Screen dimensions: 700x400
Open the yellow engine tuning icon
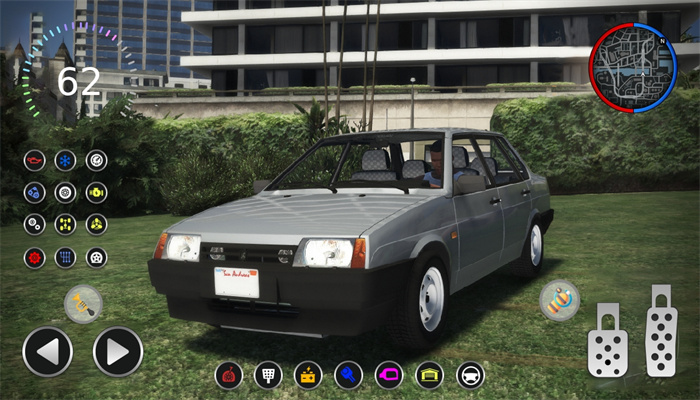(x=97, y=192)
